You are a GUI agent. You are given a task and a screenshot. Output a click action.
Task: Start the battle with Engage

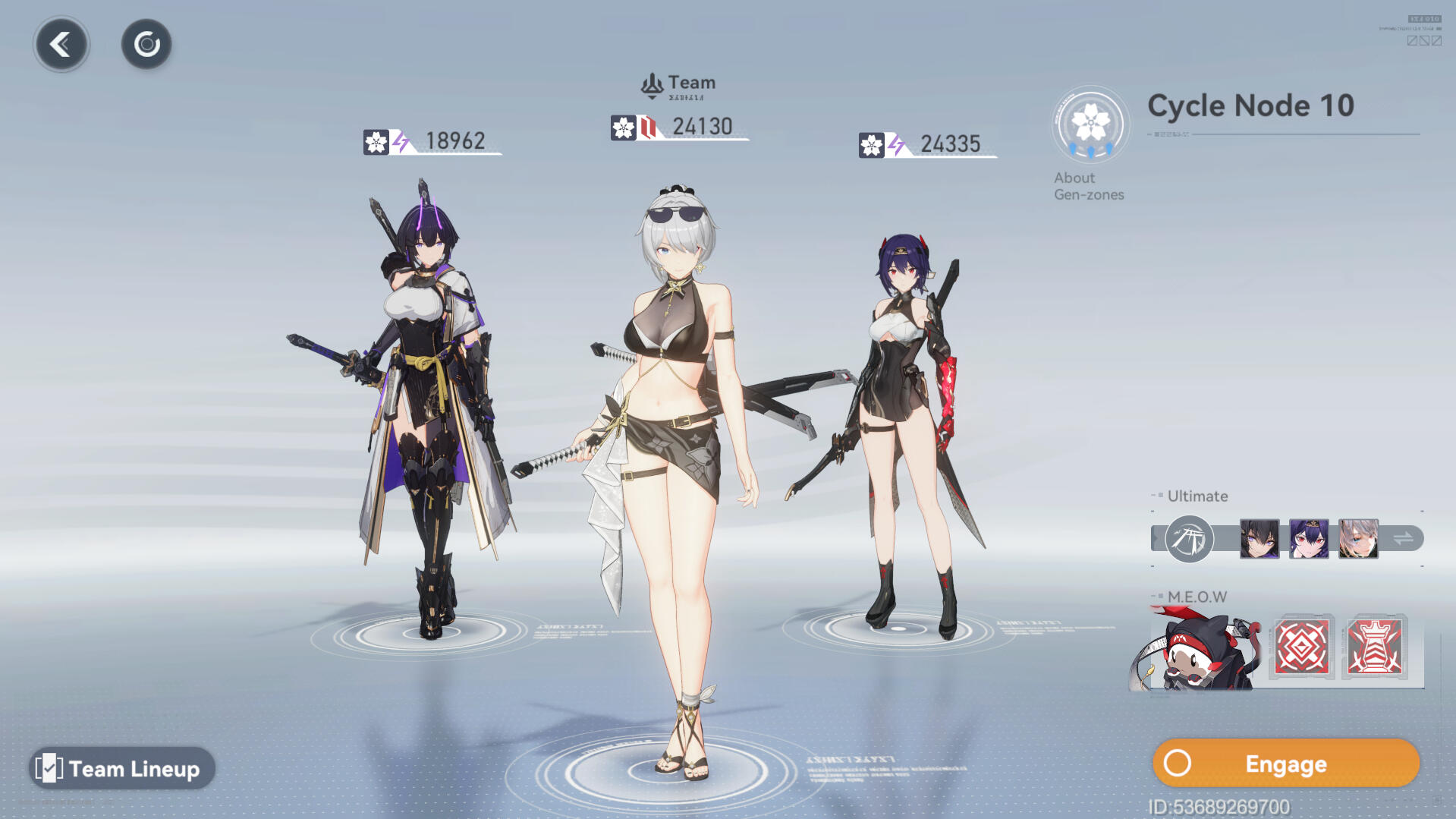(x=1285, y=764)
